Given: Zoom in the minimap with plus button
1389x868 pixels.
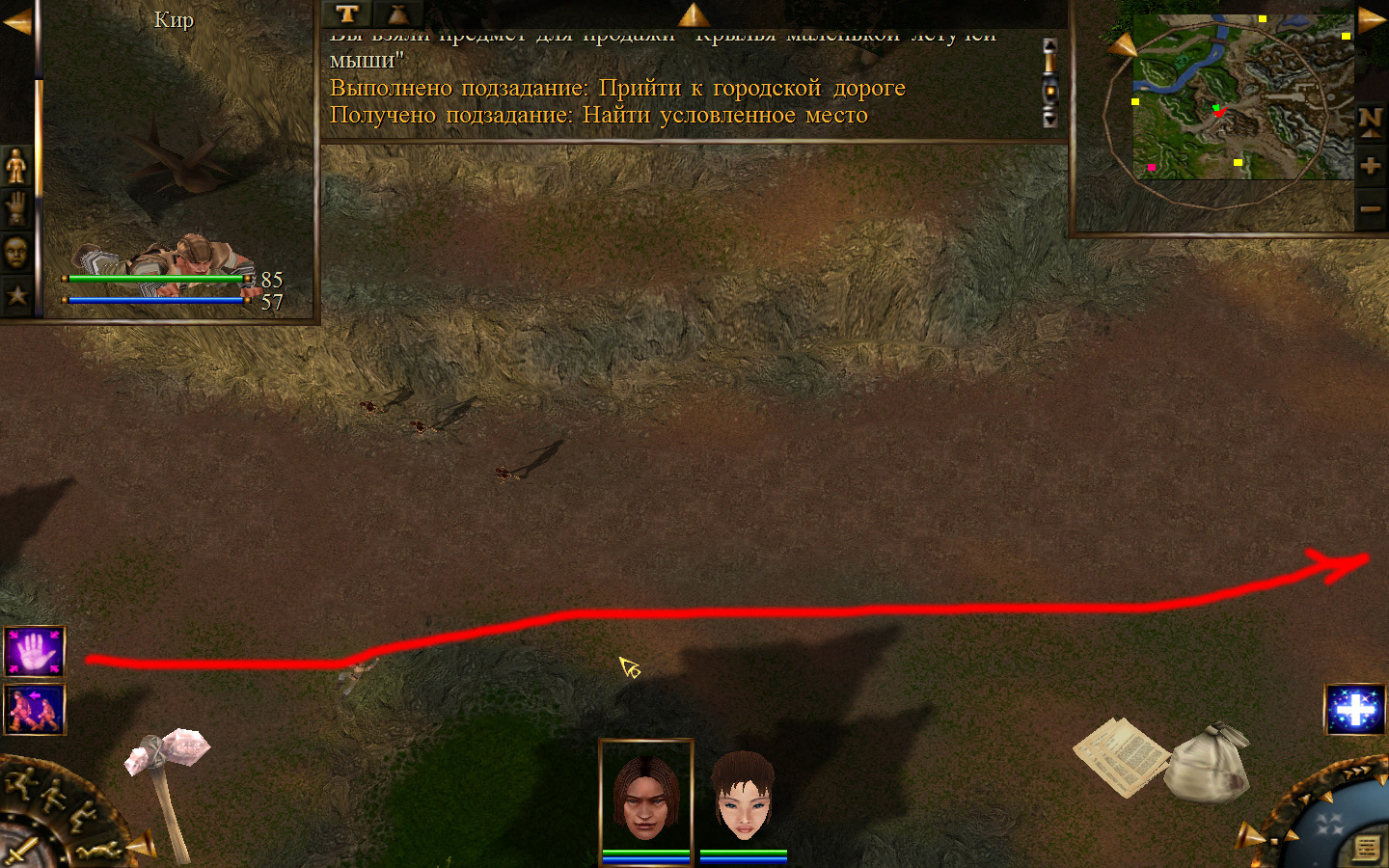Looking at the screenshot, I should pyautogui.click(x=1370, y=166).
